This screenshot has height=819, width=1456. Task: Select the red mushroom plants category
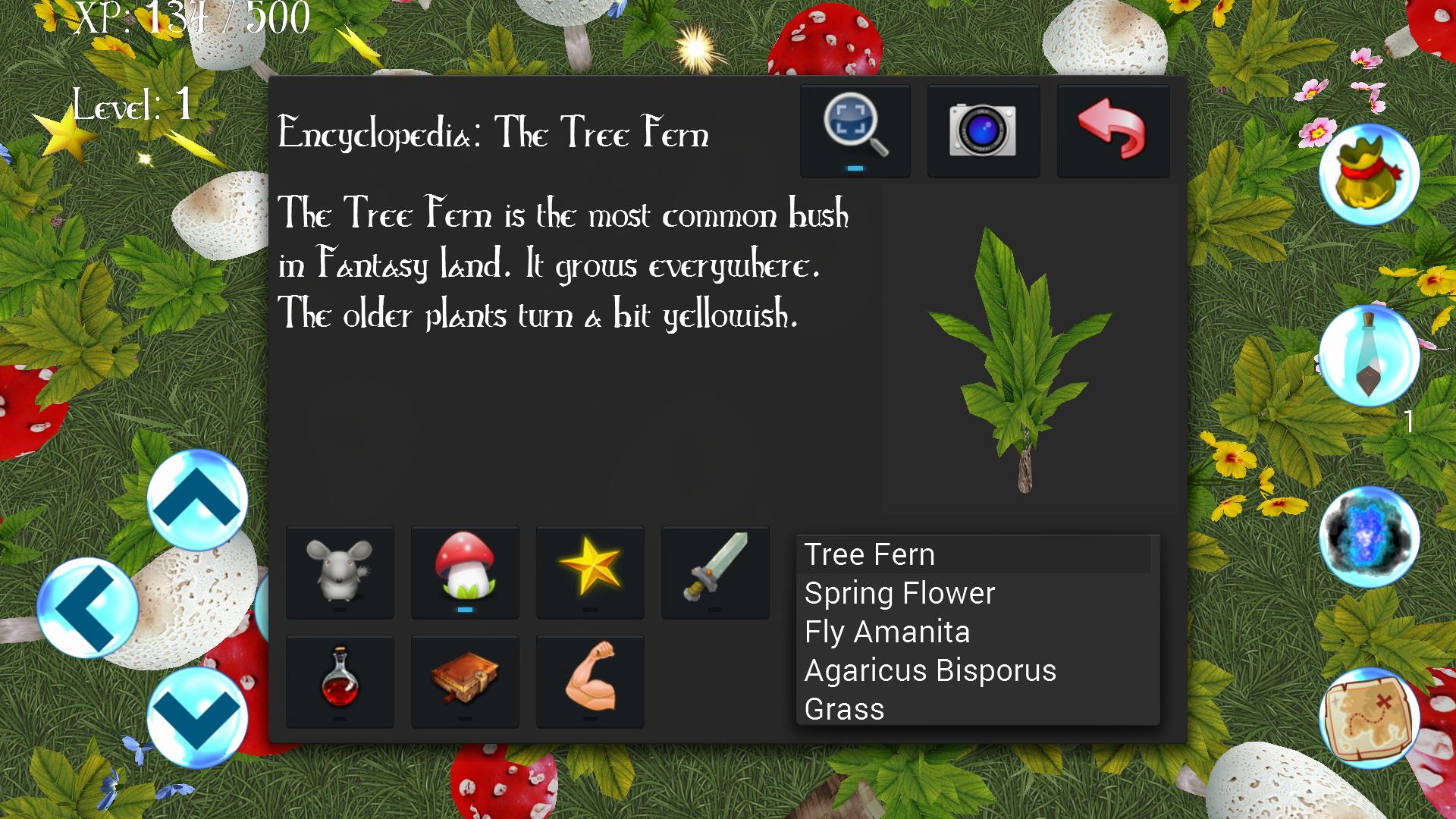pos(465,572)
